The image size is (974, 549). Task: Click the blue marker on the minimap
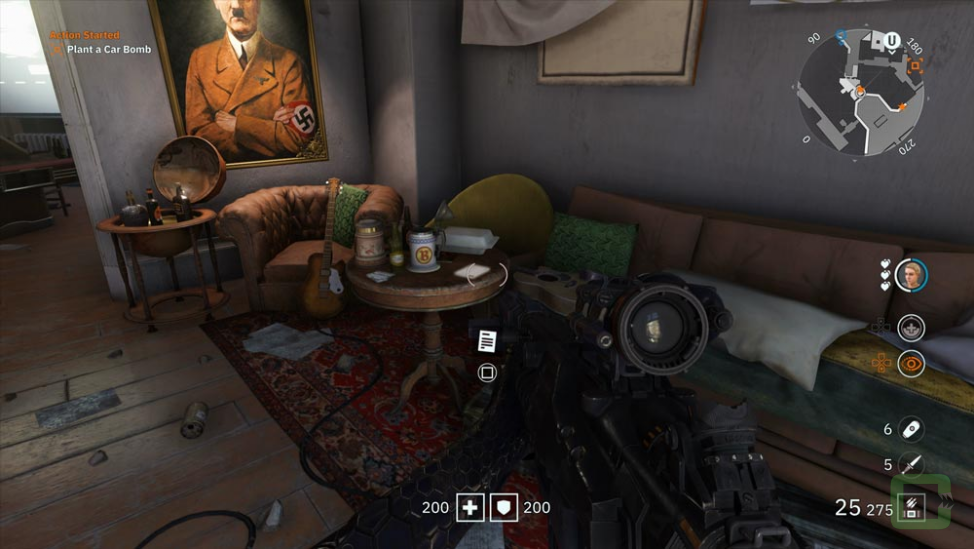pyautogui.click(x=841, y=35)
